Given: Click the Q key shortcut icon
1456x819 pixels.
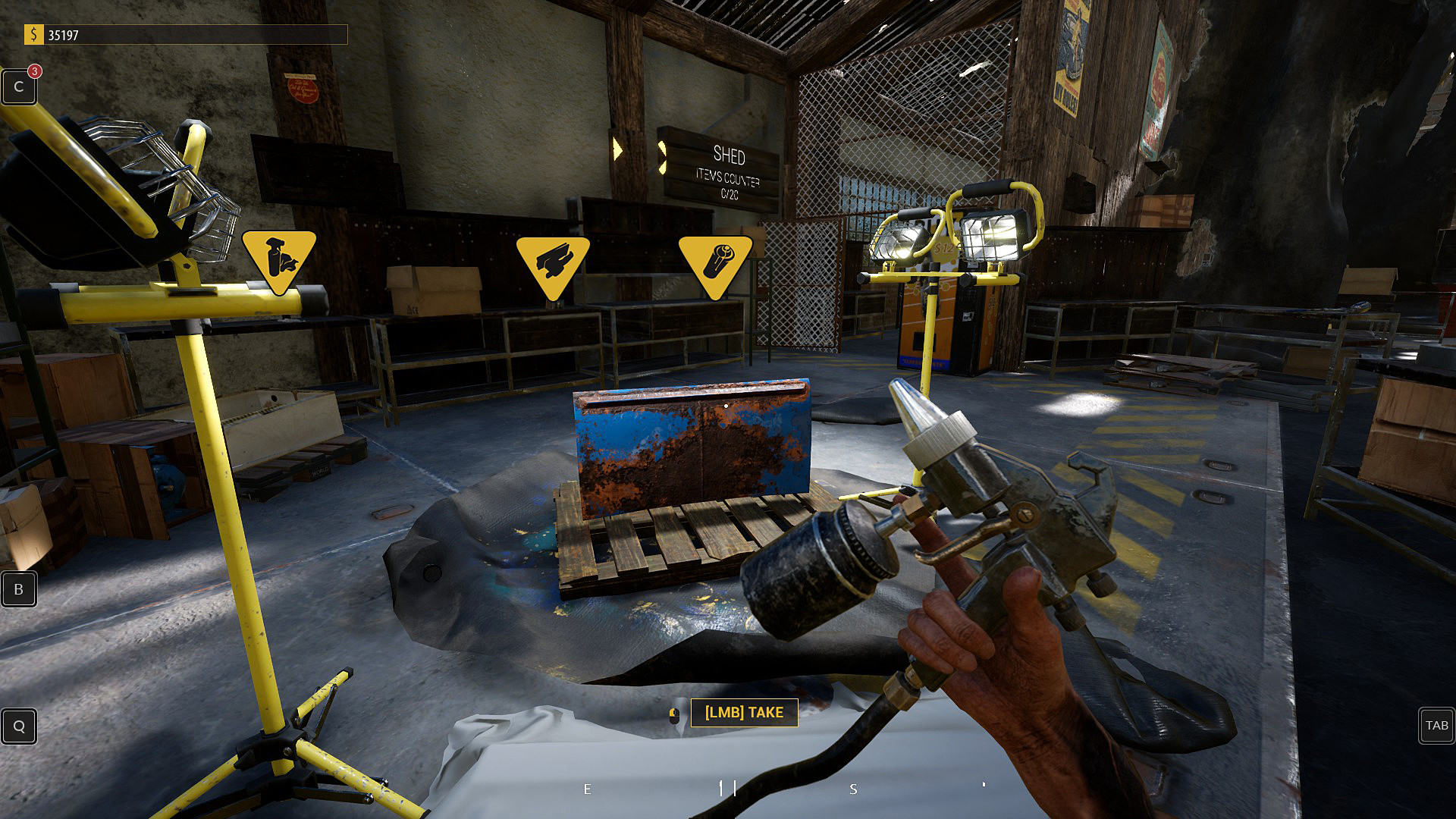Looking at the screenshot, I should click(18, 726).
